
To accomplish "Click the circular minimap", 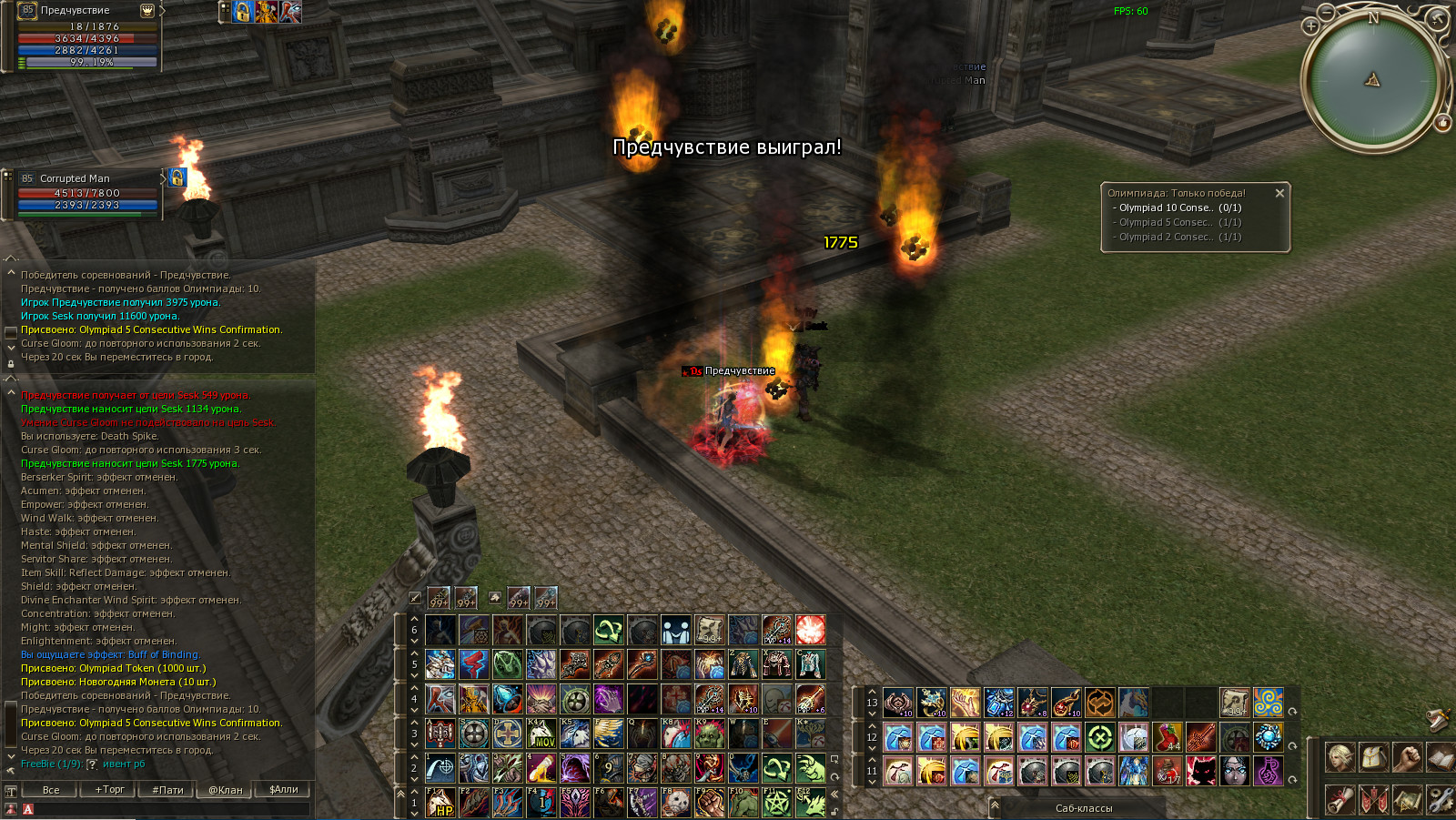I will (x=1372, y=80).
